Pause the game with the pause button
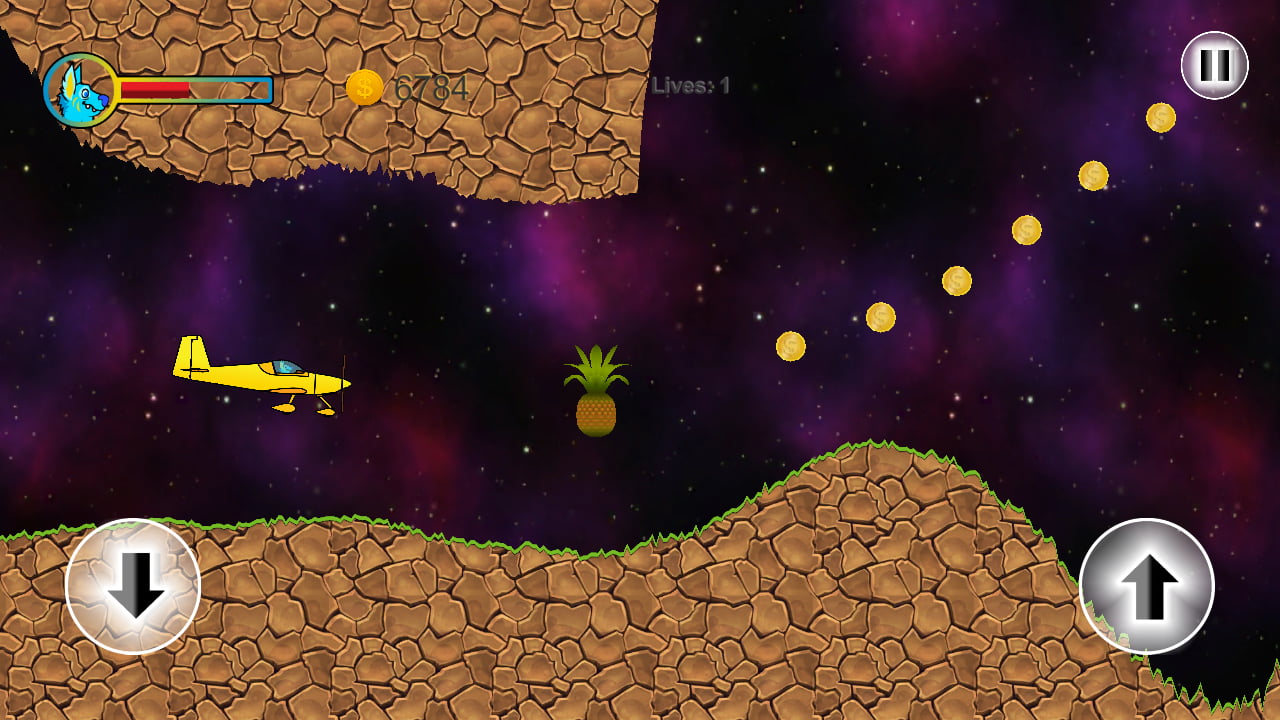The width and height of the screenshot is (1280, 720). (x=1214, y=66)
